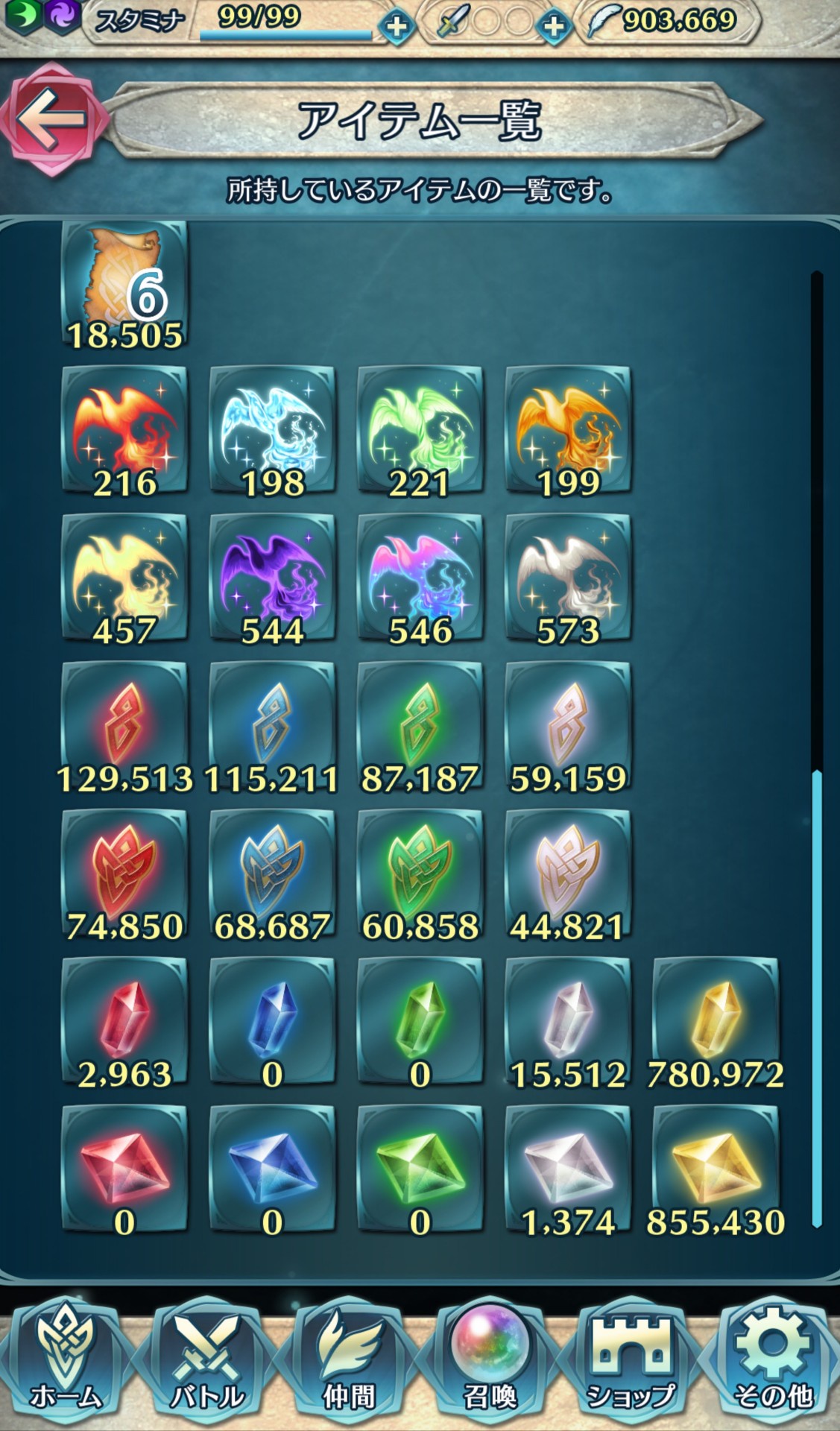Screen dimensions: 840x1431
Task: Choose the yellow universal shard with 780,972
Action: coord(716,1022)
